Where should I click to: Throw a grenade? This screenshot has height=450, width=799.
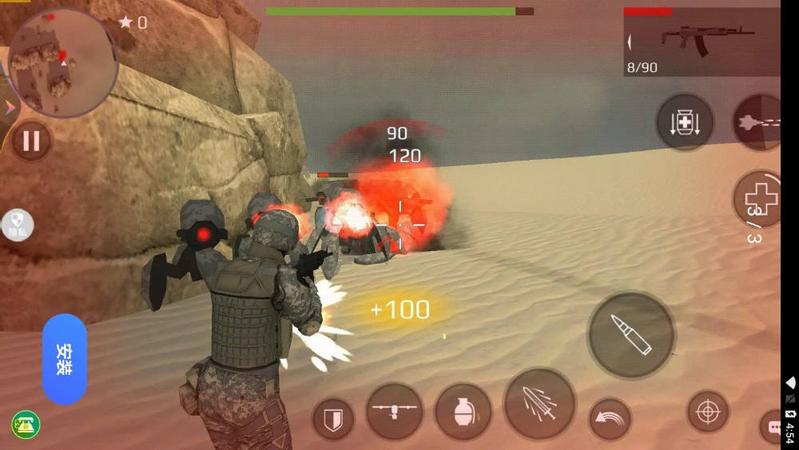click(x=463, y=411)
